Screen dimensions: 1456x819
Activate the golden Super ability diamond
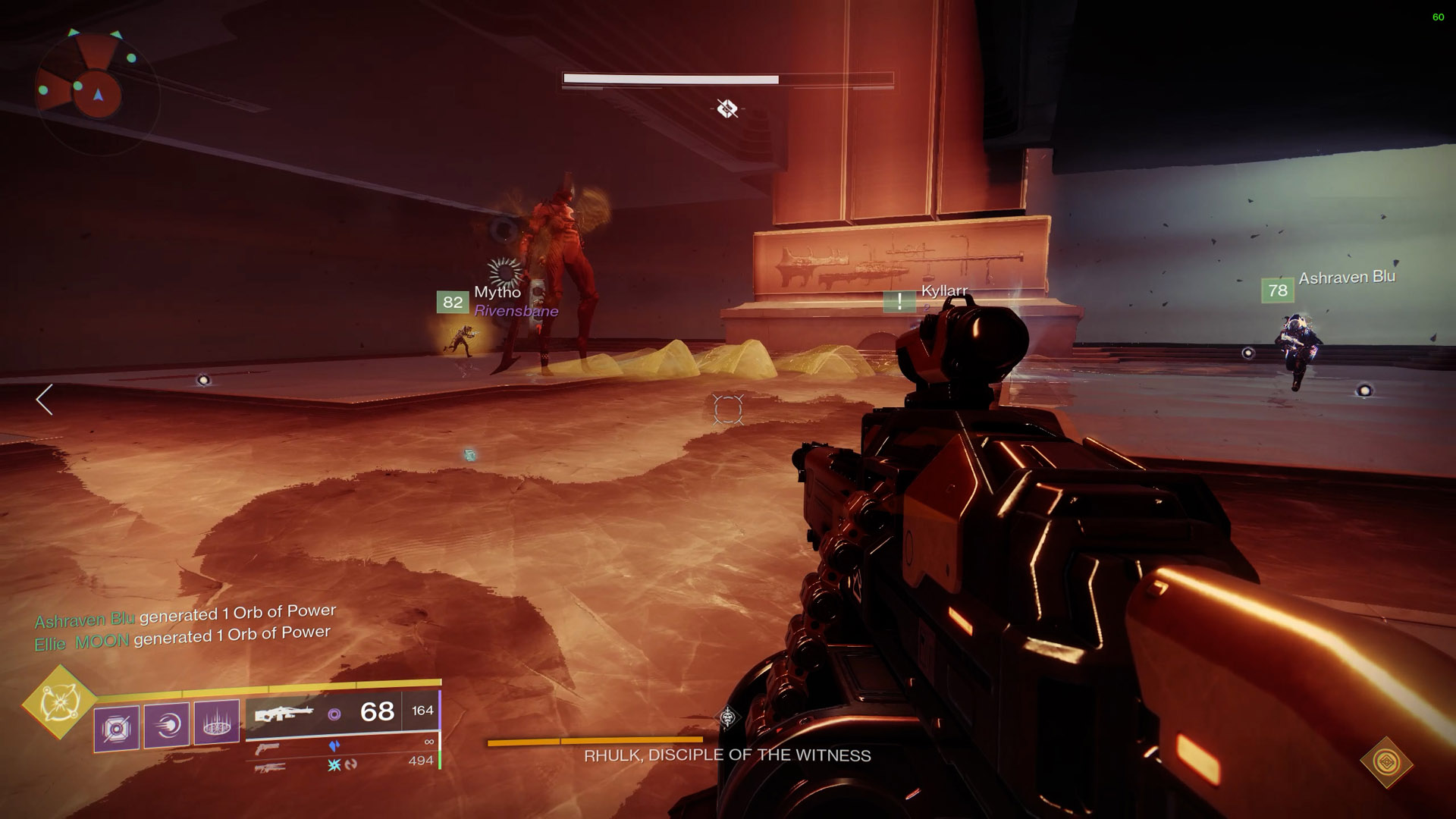pos(59,703)
